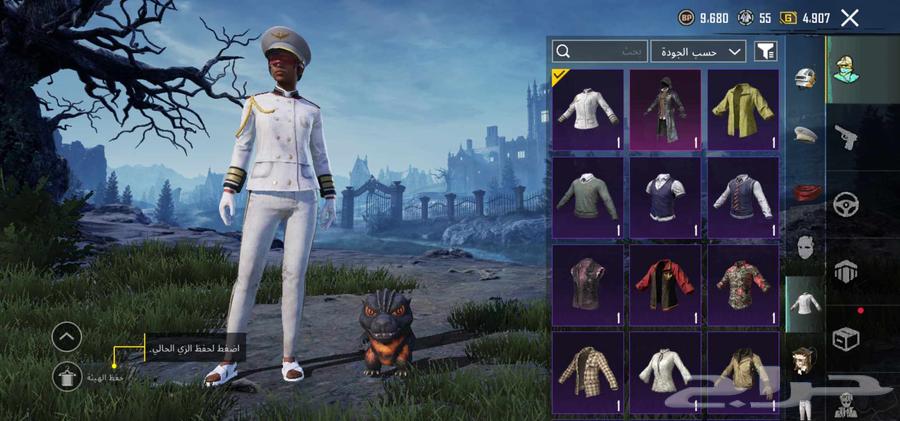
Task: Select the yellow open shirt
Action: (x=743, y=108)
